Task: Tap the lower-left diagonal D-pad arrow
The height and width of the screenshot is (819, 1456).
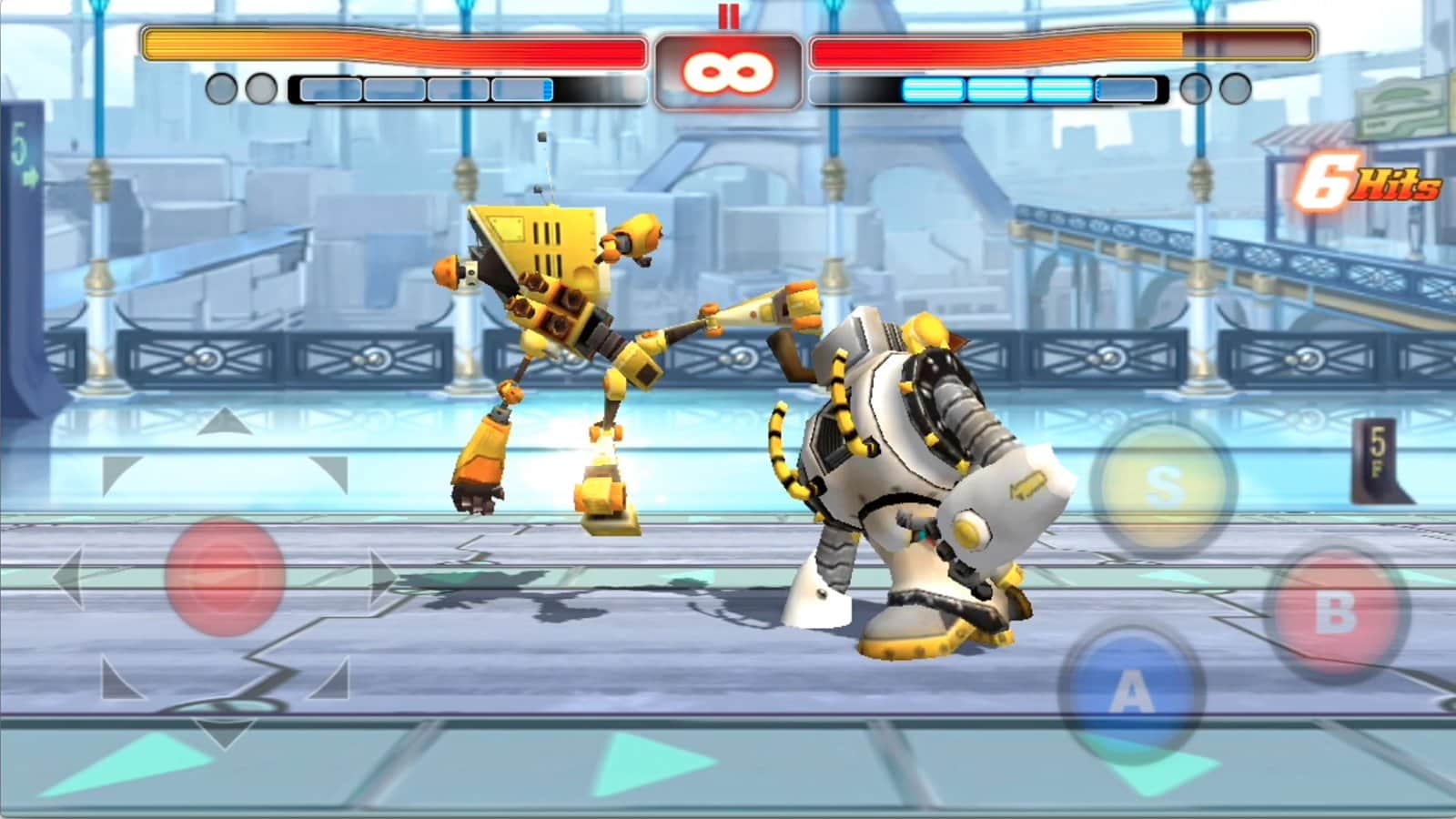Action: (x=116, y=684)
